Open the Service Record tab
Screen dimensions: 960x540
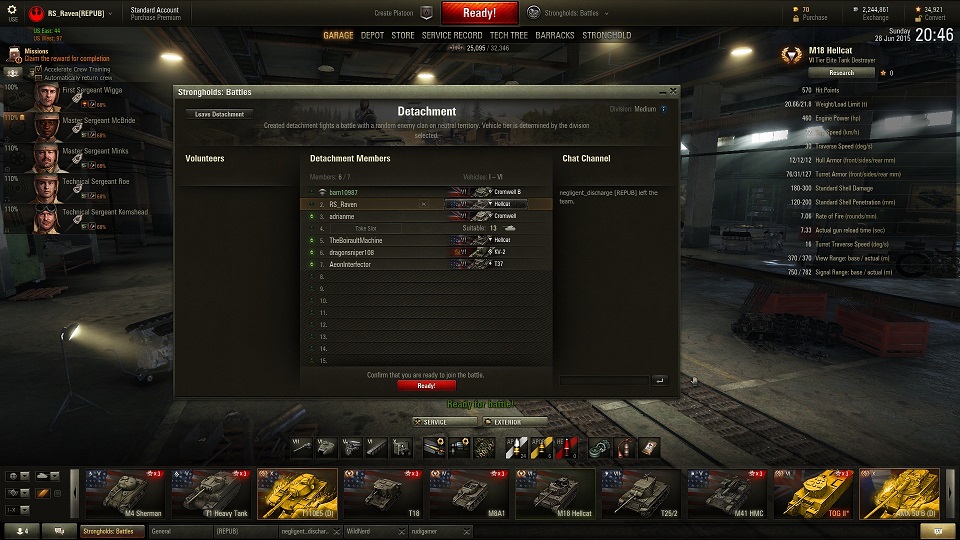point(452,35)
